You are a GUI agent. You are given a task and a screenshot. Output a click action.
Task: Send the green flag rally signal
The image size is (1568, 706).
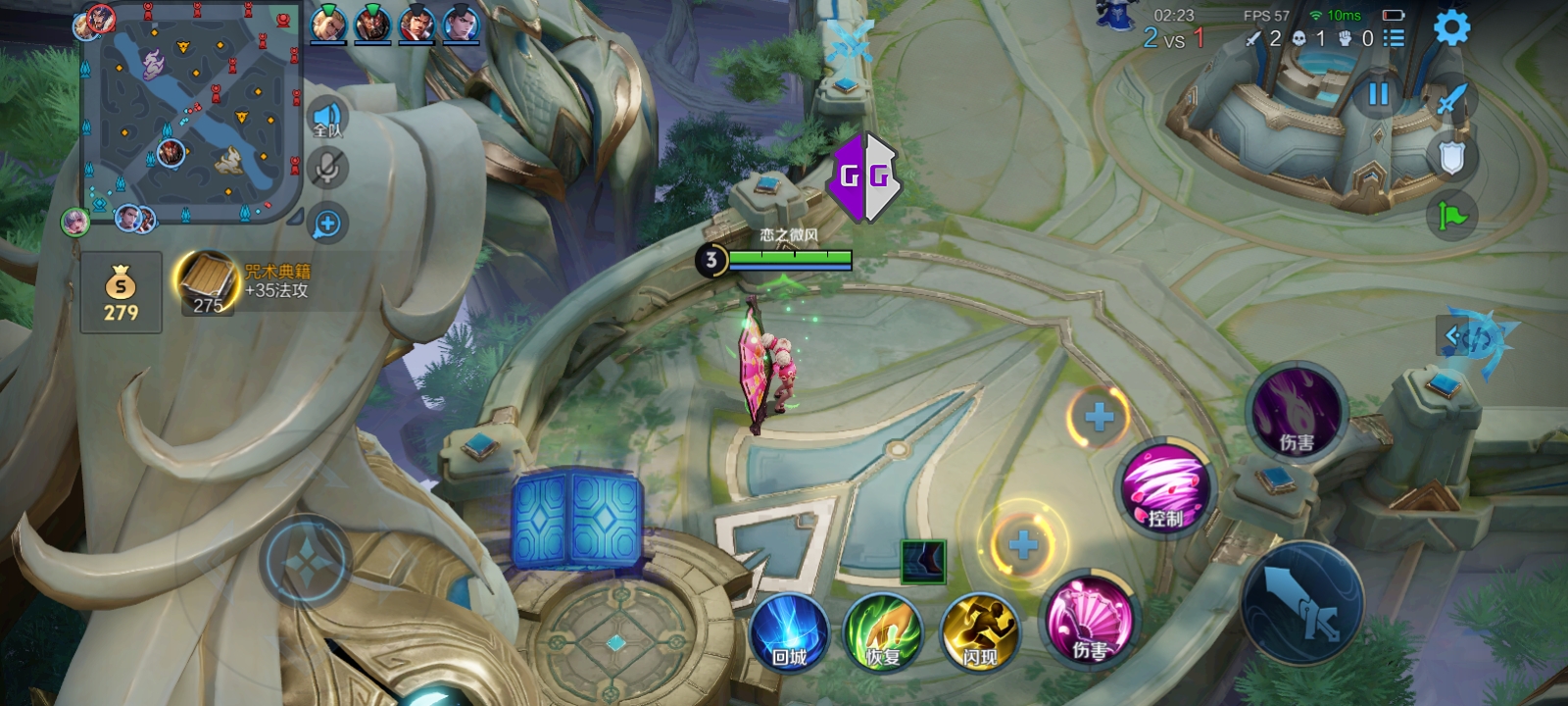point(1451,215)
